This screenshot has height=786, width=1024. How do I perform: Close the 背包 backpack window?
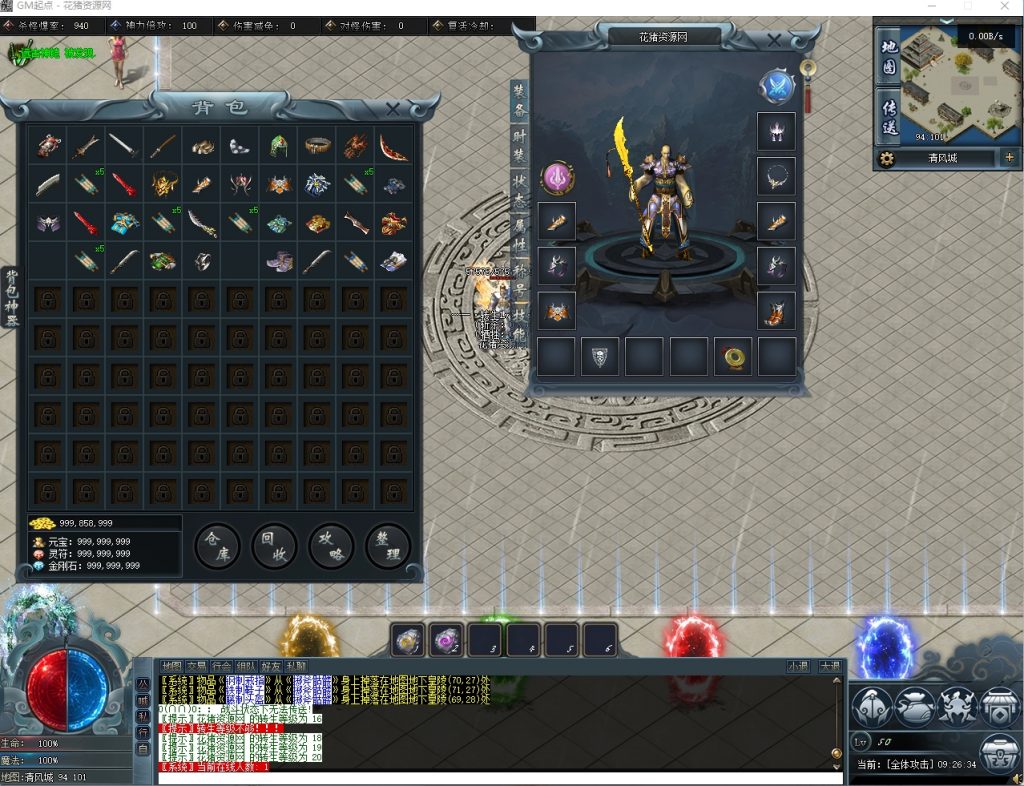tap(393, 108)
